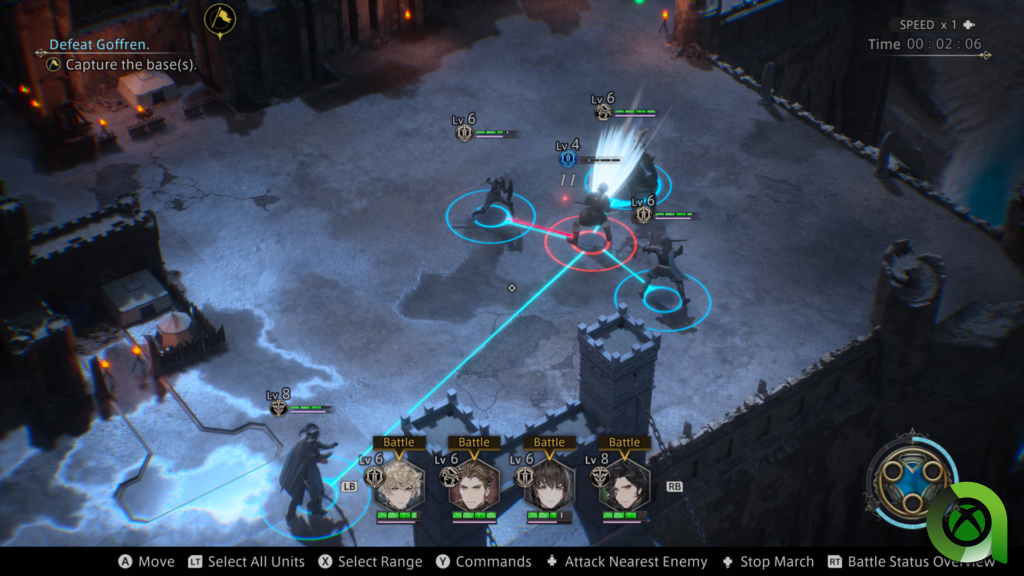Select the blond curly-haired Lv 6 unit portrait
This screenshot has width=1024, height=576.
coord(399,484)
